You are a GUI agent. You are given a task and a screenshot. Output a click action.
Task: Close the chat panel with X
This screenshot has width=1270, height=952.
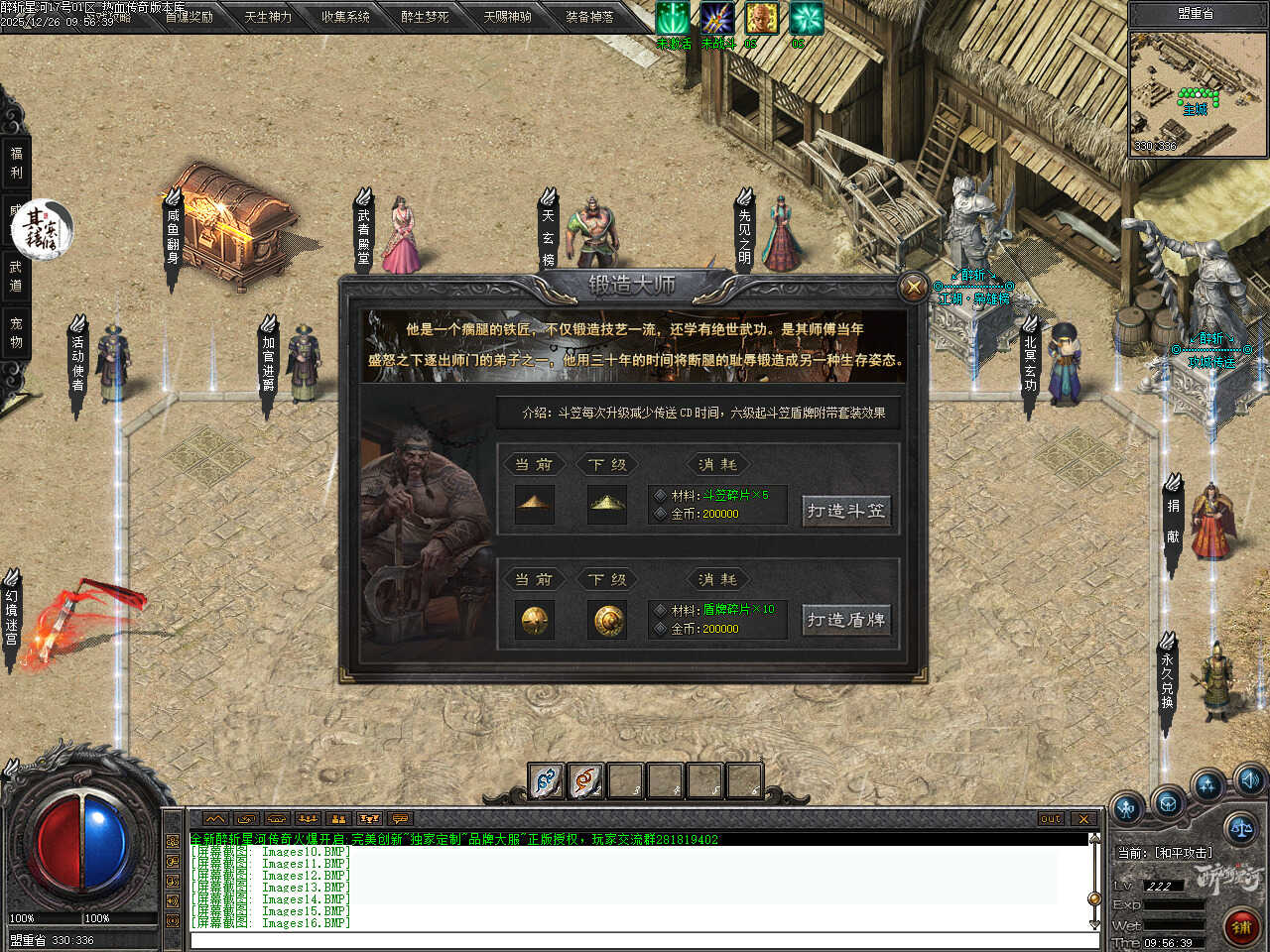click(x=1083, y=819)
